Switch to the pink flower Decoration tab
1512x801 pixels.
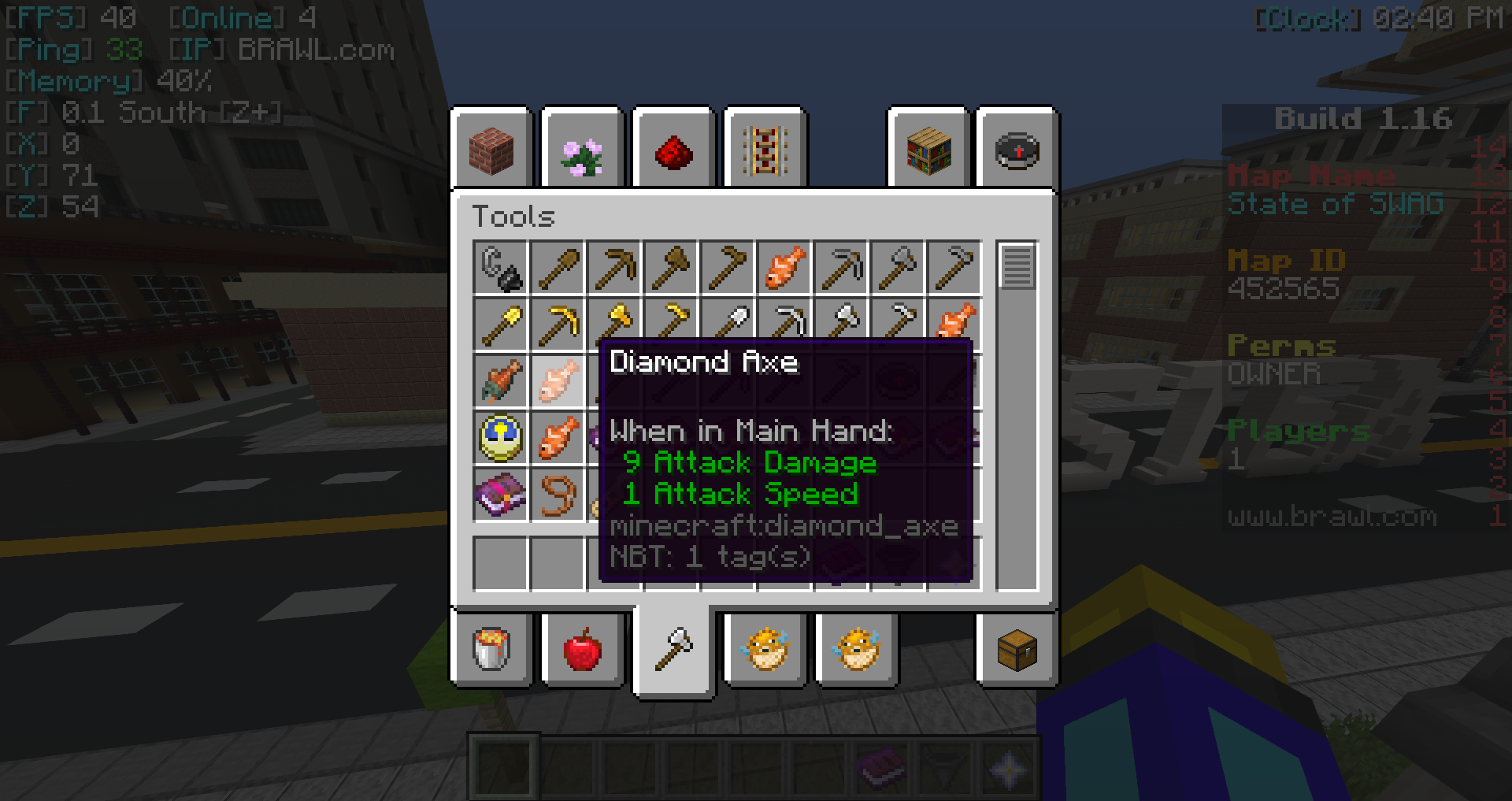click(x=583, y=150)
